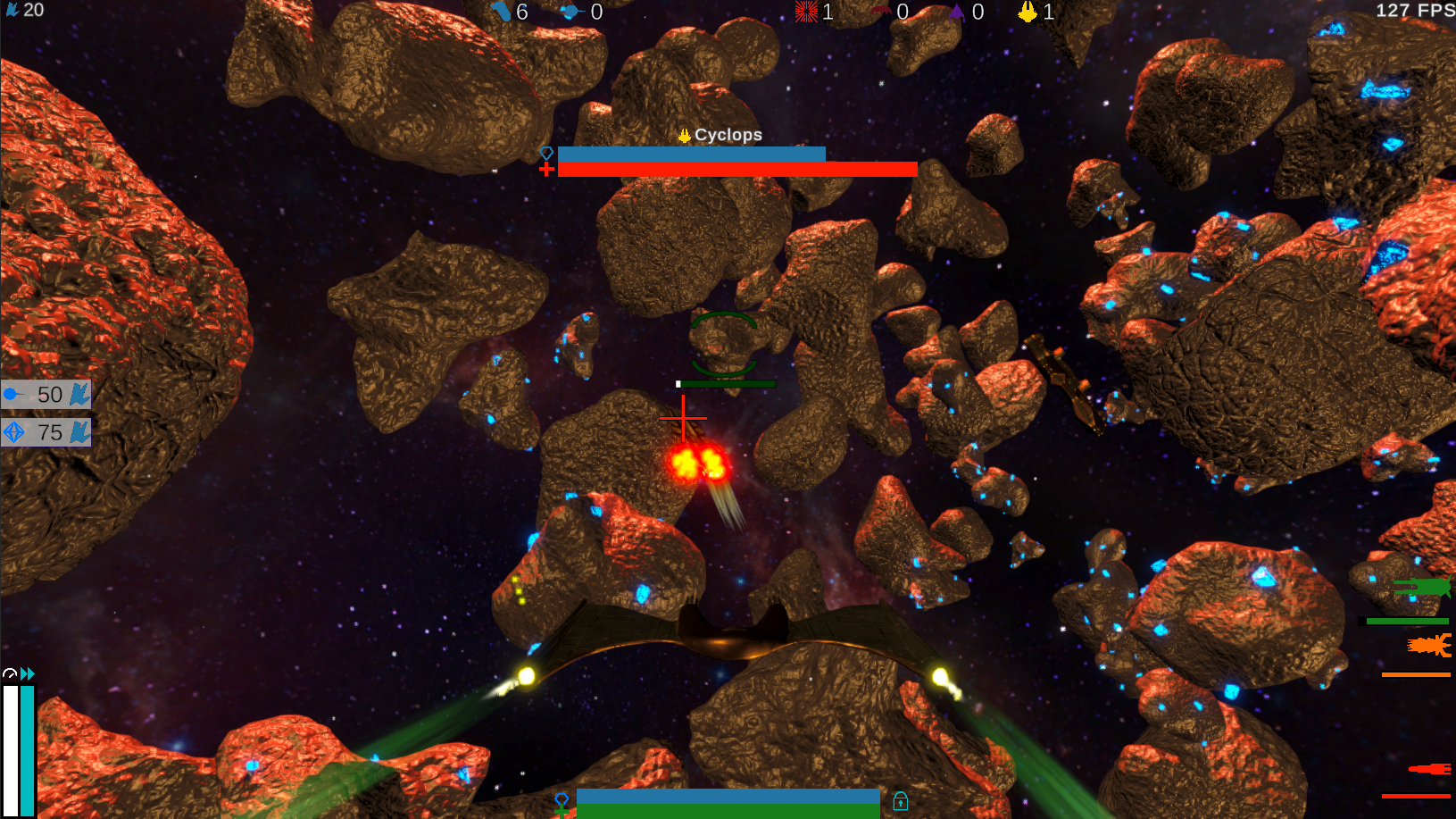Viewport: 1456px width, 819px height.
Task: Select the orange ship icon
Action: [x=1428, y=645]
